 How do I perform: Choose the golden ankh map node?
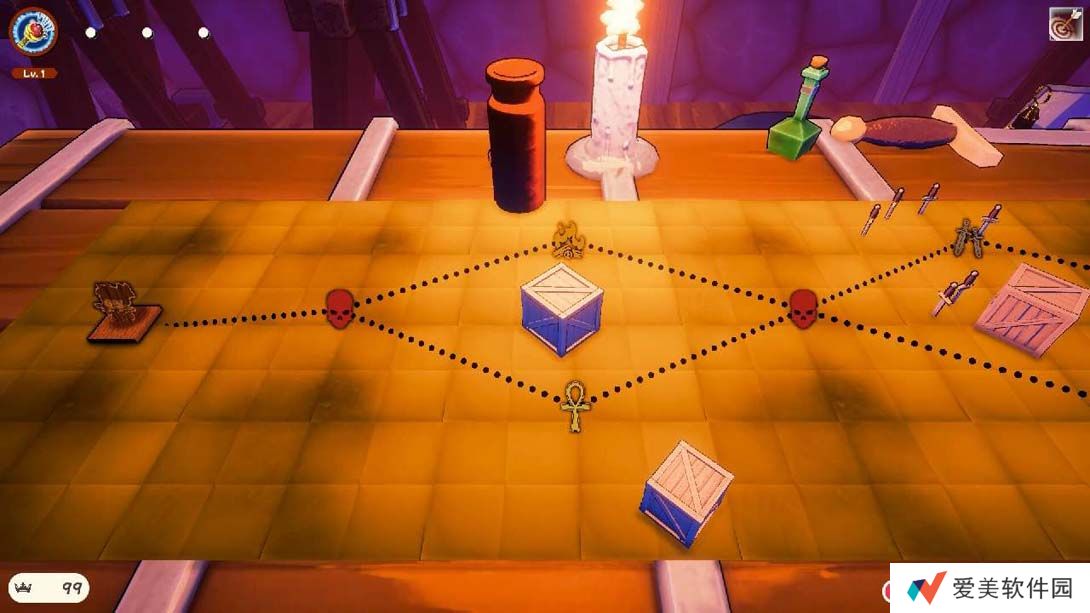click(575, 404)
